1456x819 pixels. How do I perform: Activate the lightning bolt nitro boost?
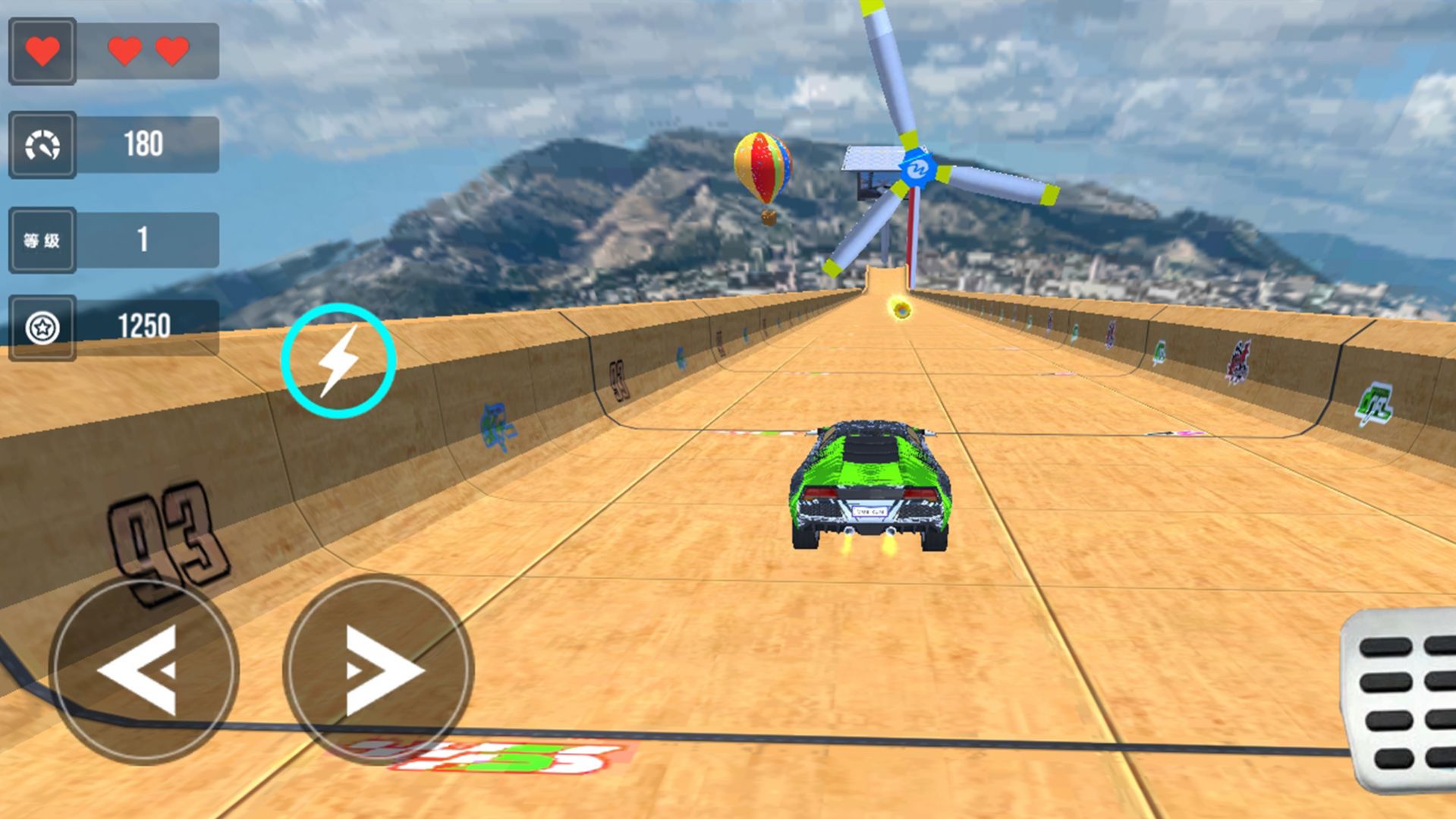tap(338, 361)
